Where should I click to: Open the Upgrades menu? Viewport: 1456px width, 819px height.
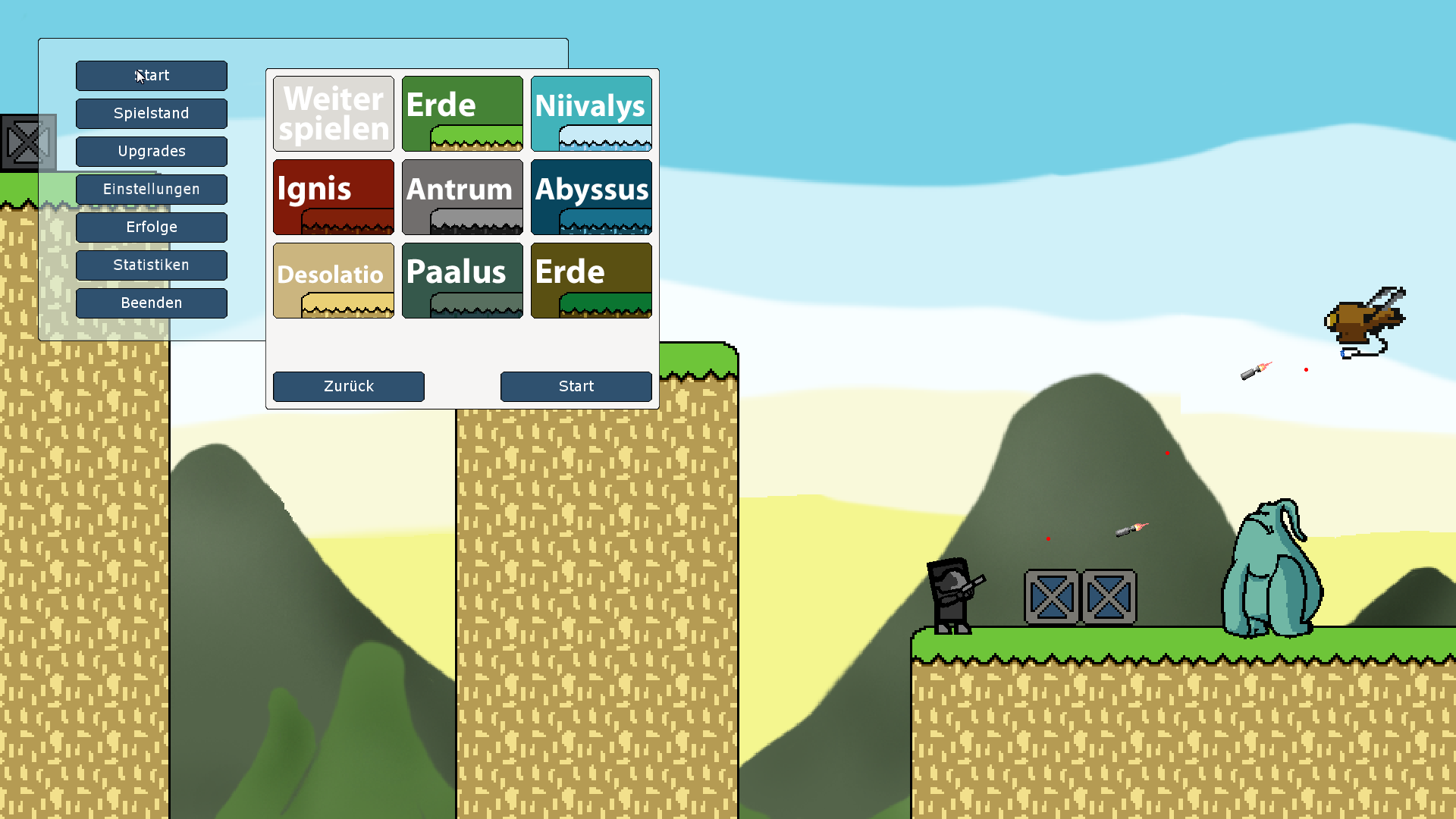pyautogui.click(x=152, y=152)
